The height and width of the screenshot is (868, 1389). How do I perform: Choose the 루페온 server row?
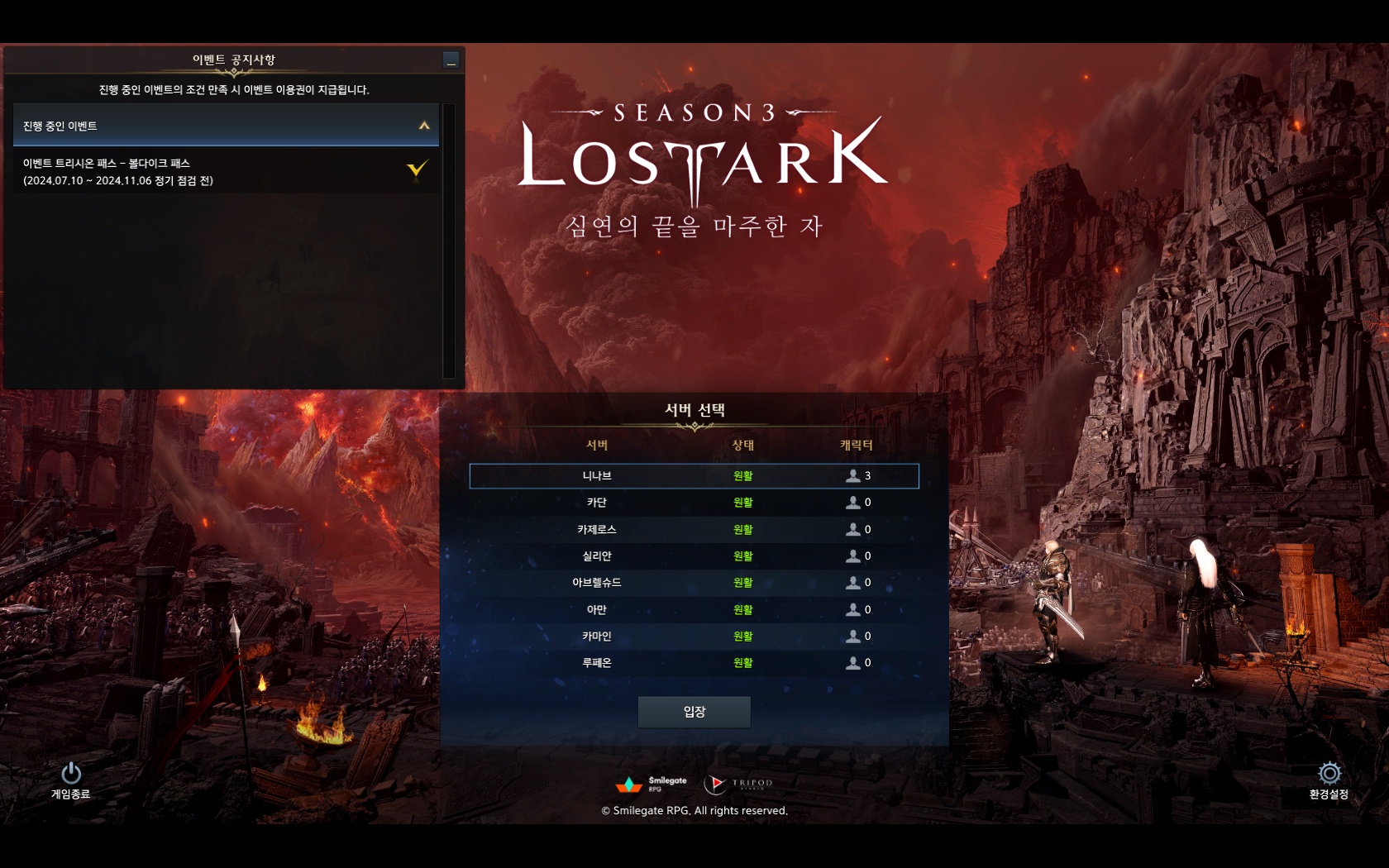click(x=694, y=663)
